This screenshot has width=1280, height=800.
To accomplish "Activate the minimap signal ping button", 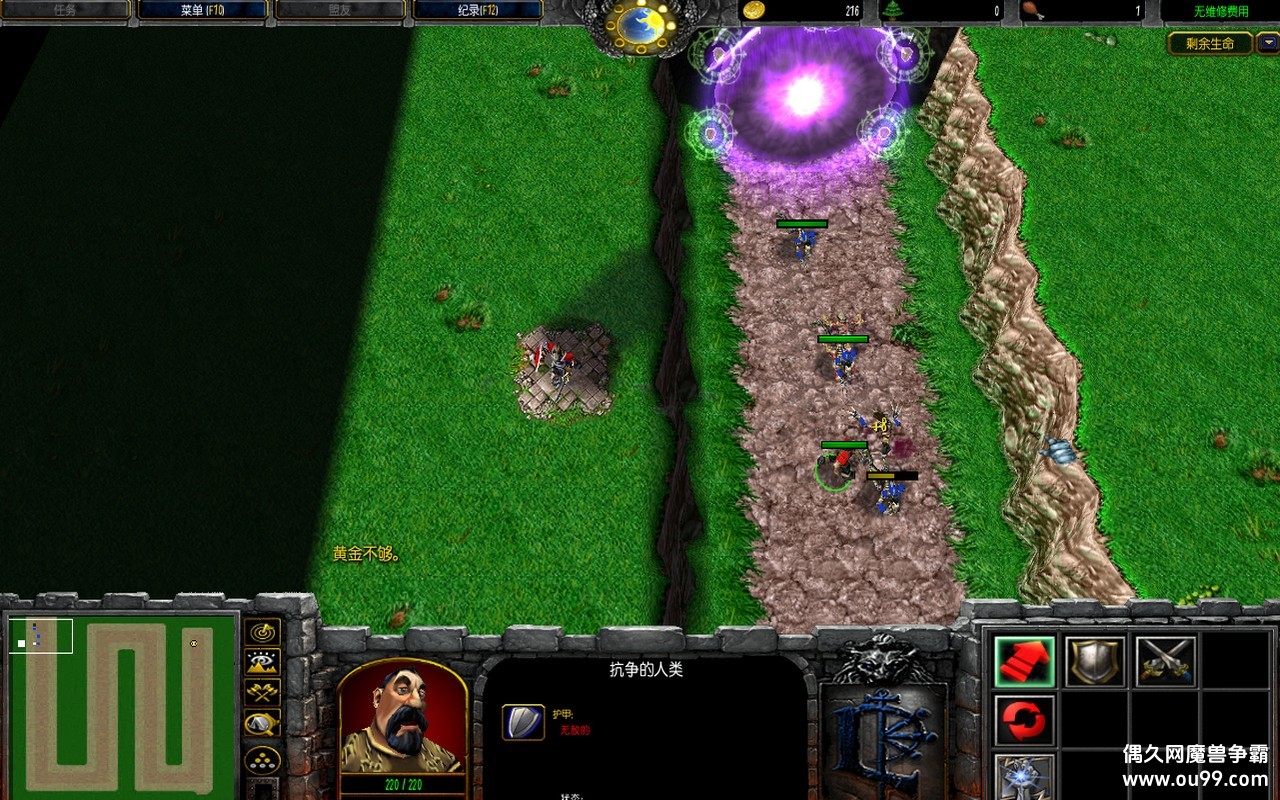I will point(262,632).
